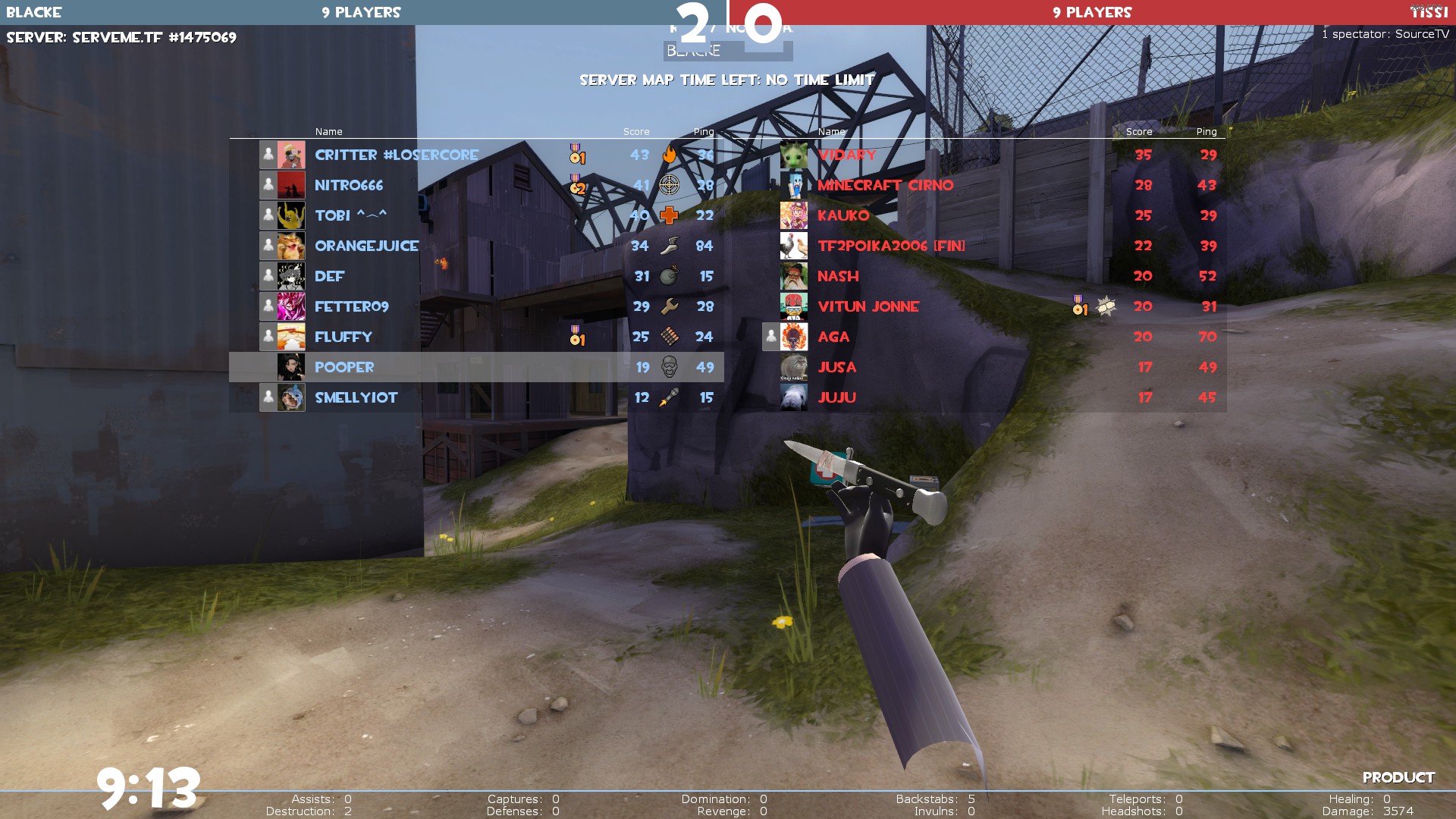
Task: Click JUJU's player row
Action: [836, 397]
